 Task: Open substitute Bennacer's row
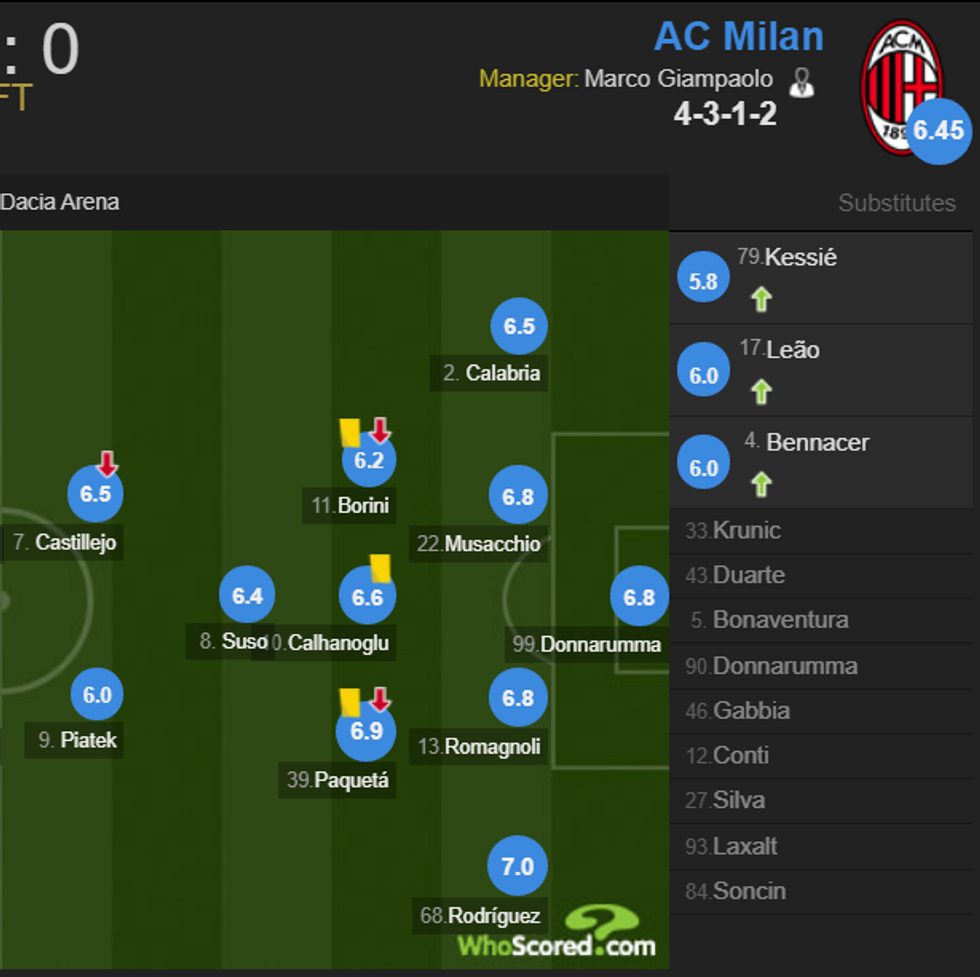pyautogui.click(x=816, y=443)
